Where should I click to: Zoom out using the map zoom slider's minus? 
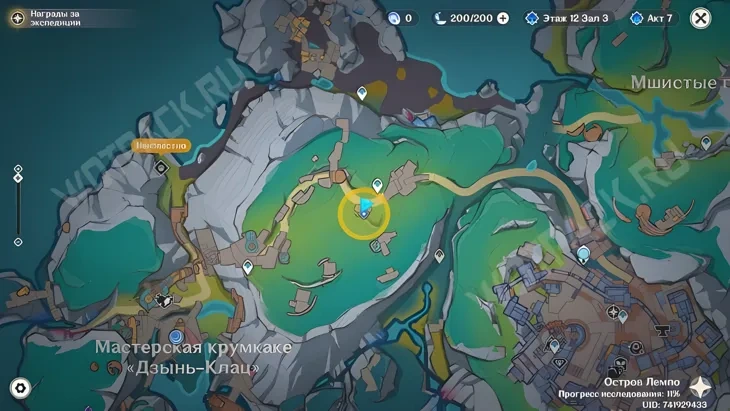18,242
